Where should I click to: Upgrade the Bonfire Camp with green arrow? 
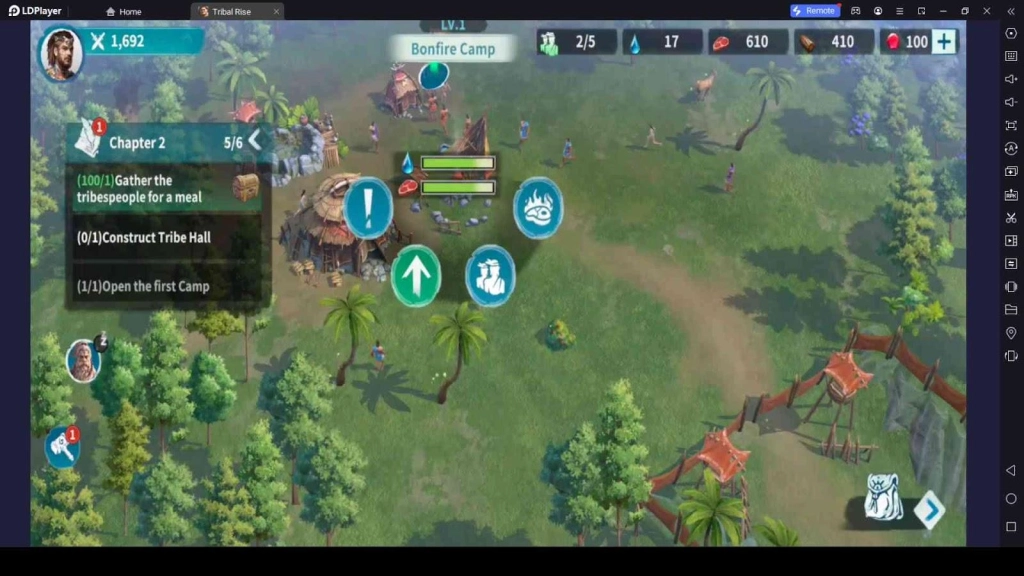pyautogui.click(x=416, y=275)
